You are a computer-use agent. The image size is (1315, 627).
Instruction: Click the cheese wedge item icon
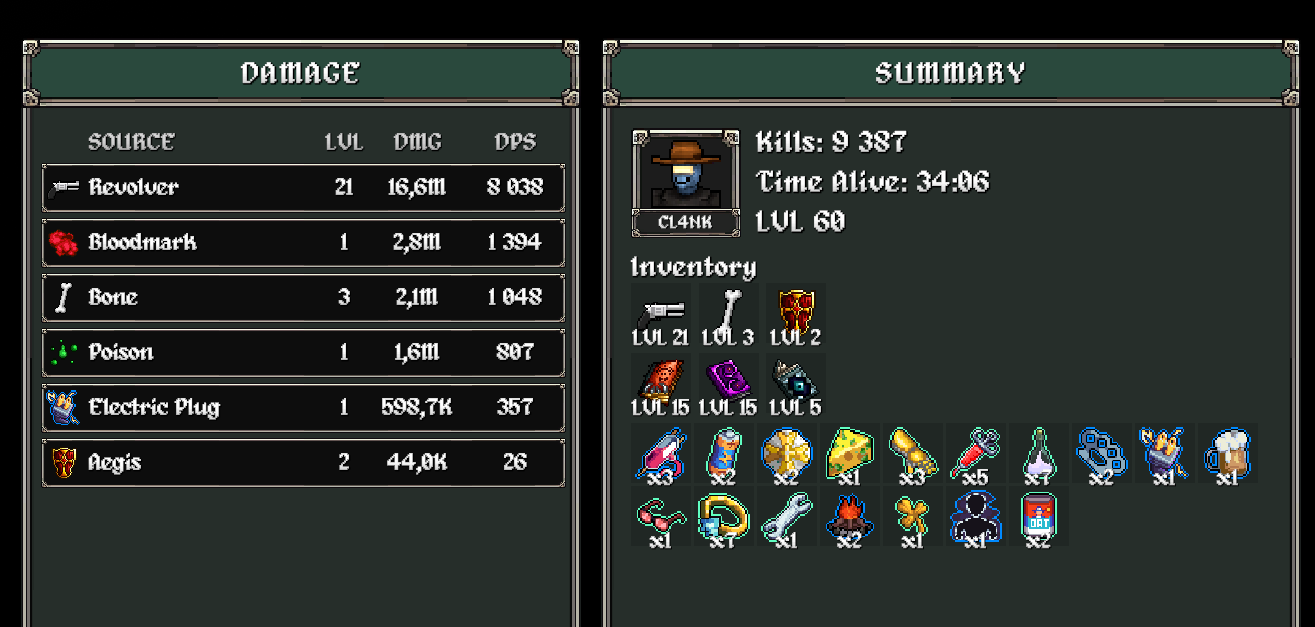tap(847, 454)
